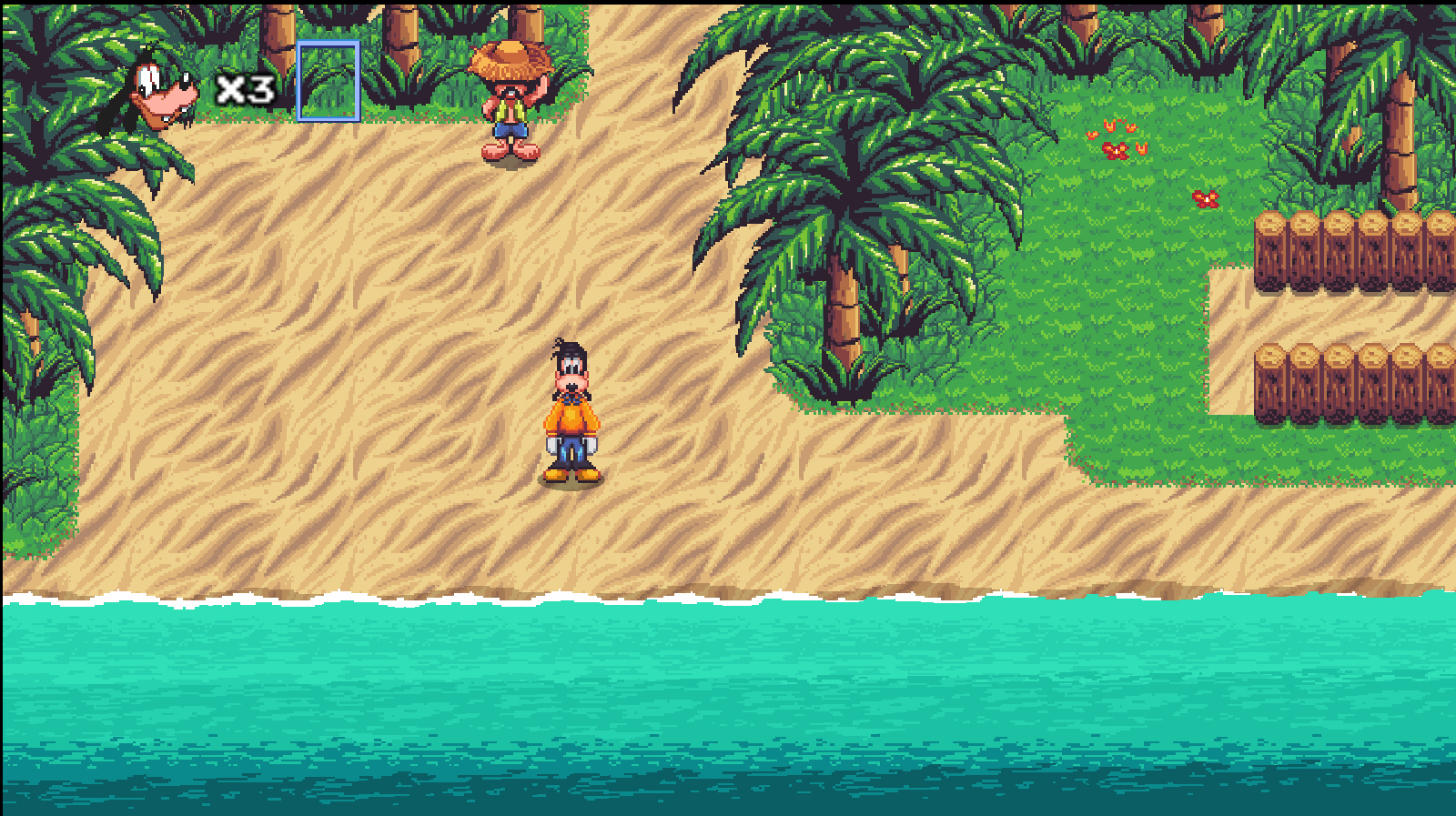Select the empty blue-framed item slot
The image size is (1456, 816).
click(329, 81)
